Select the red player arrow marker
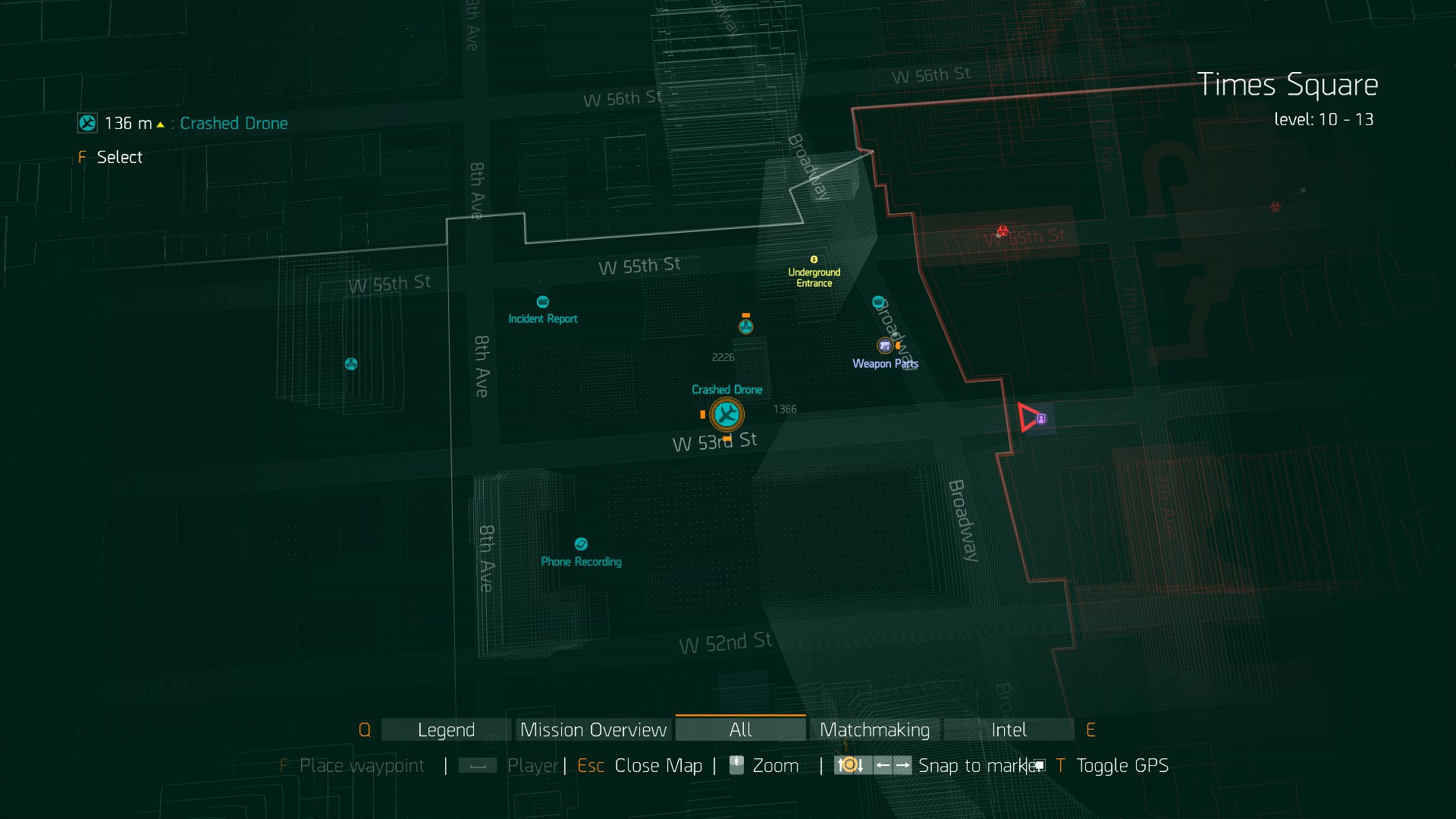Screen dimensions: 1456x819 [1028, 418]
